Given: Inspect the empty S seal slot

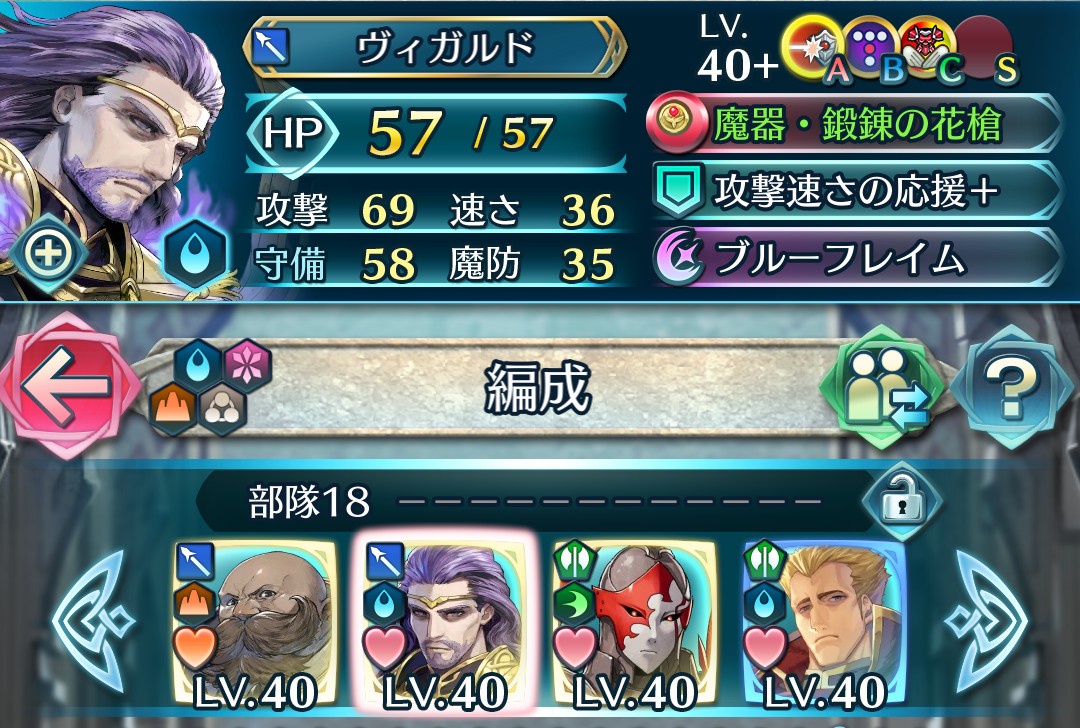Looking at the screenshot, I should (985, 46).
